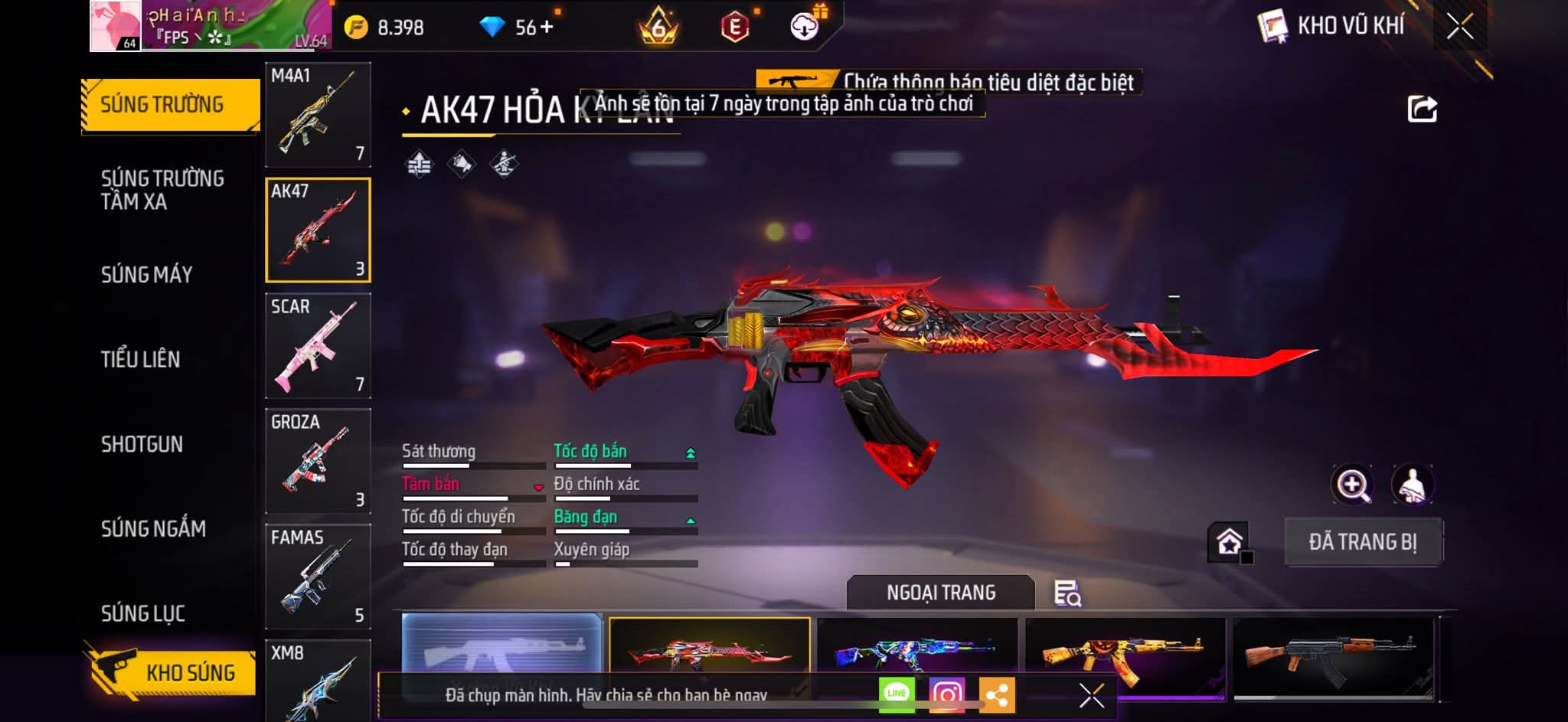
Task: Select the FAMAS weapon tile
Action: pyautogui.click(x=318, y=577)
